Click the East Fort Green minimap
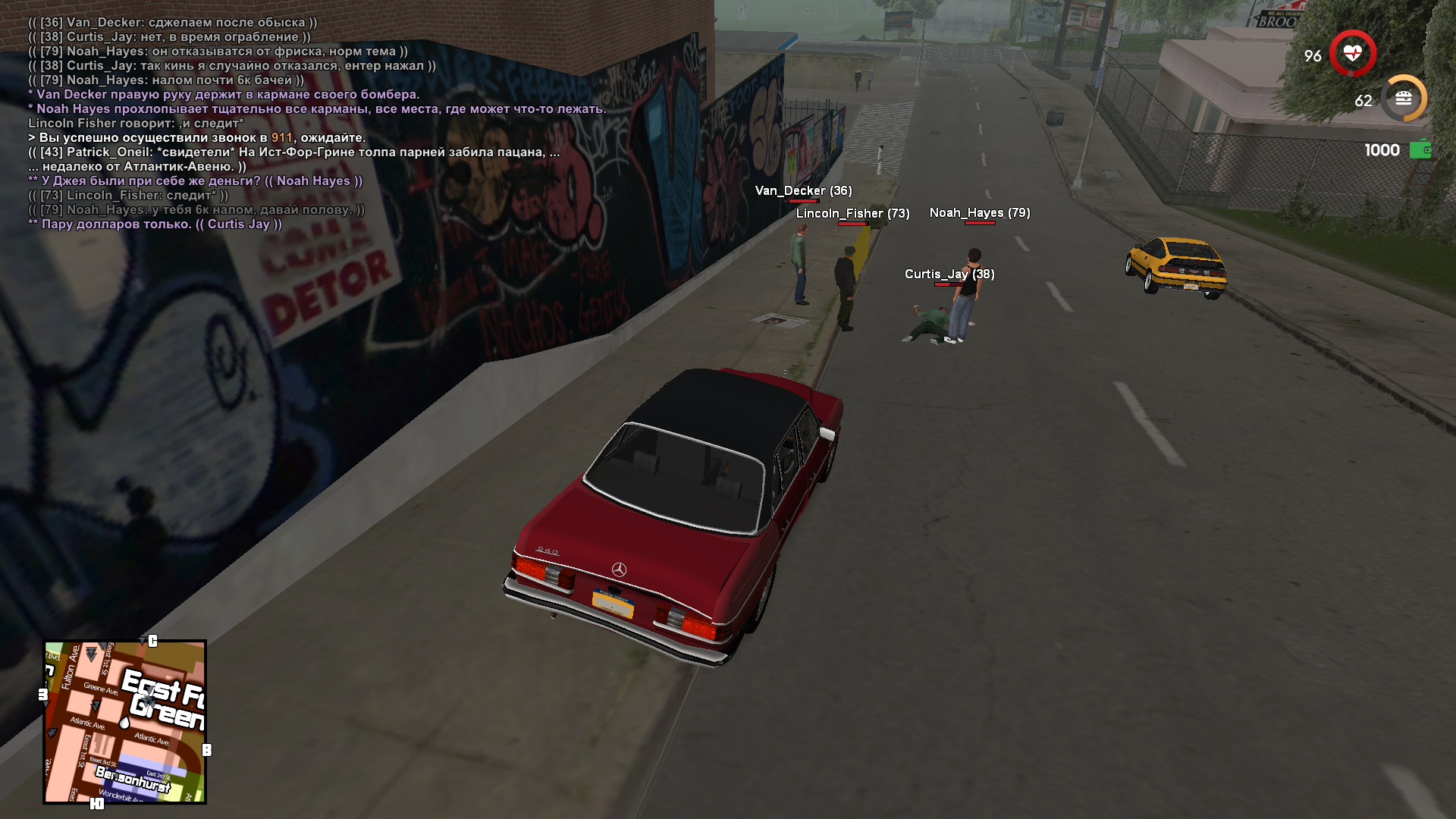This screenshot has height=819, width=1456. 125,722
